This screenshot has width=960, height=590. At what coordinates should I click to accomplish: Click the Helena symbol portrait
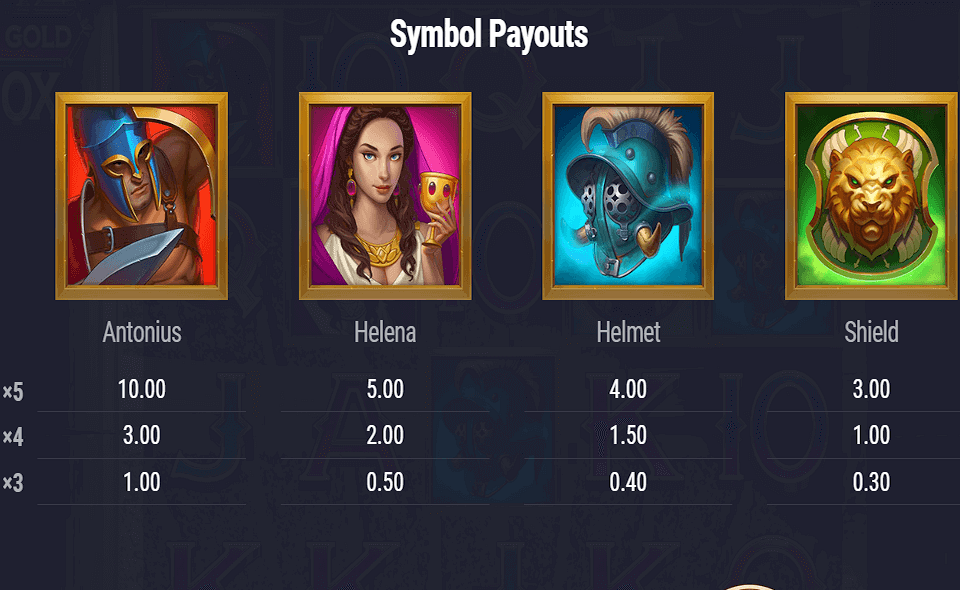click(385, 196)
